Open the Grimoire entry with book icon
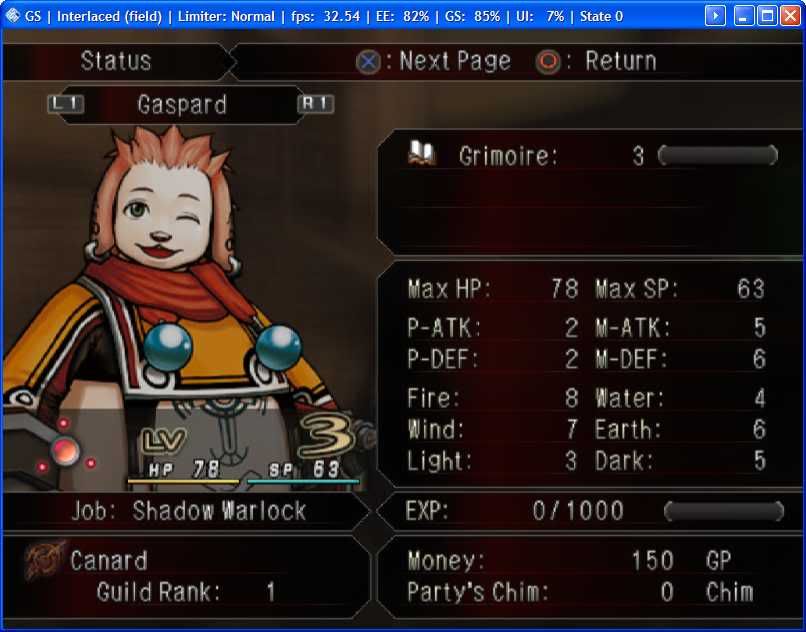This screenshot has width=806, height=632. (x=422, y=154)
